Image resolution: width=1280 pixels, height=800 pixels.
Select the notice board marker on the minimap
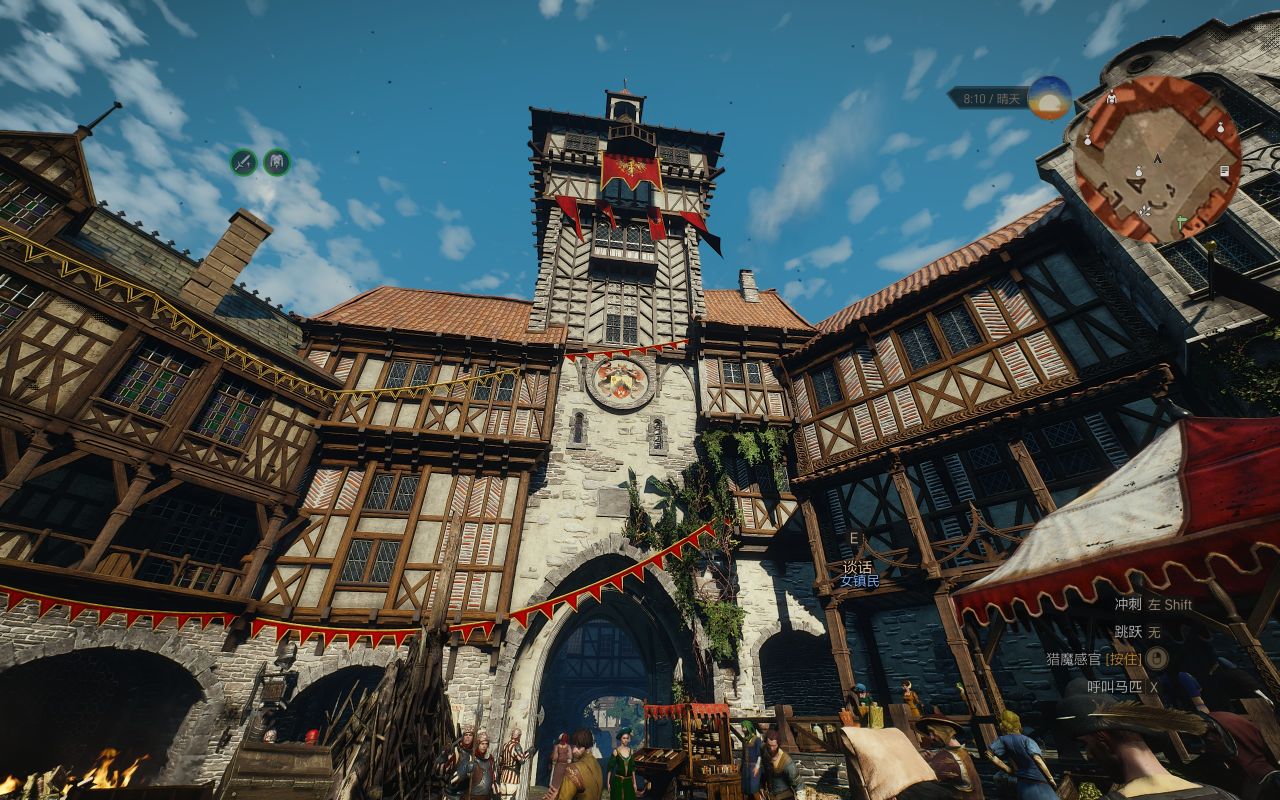1224,172
